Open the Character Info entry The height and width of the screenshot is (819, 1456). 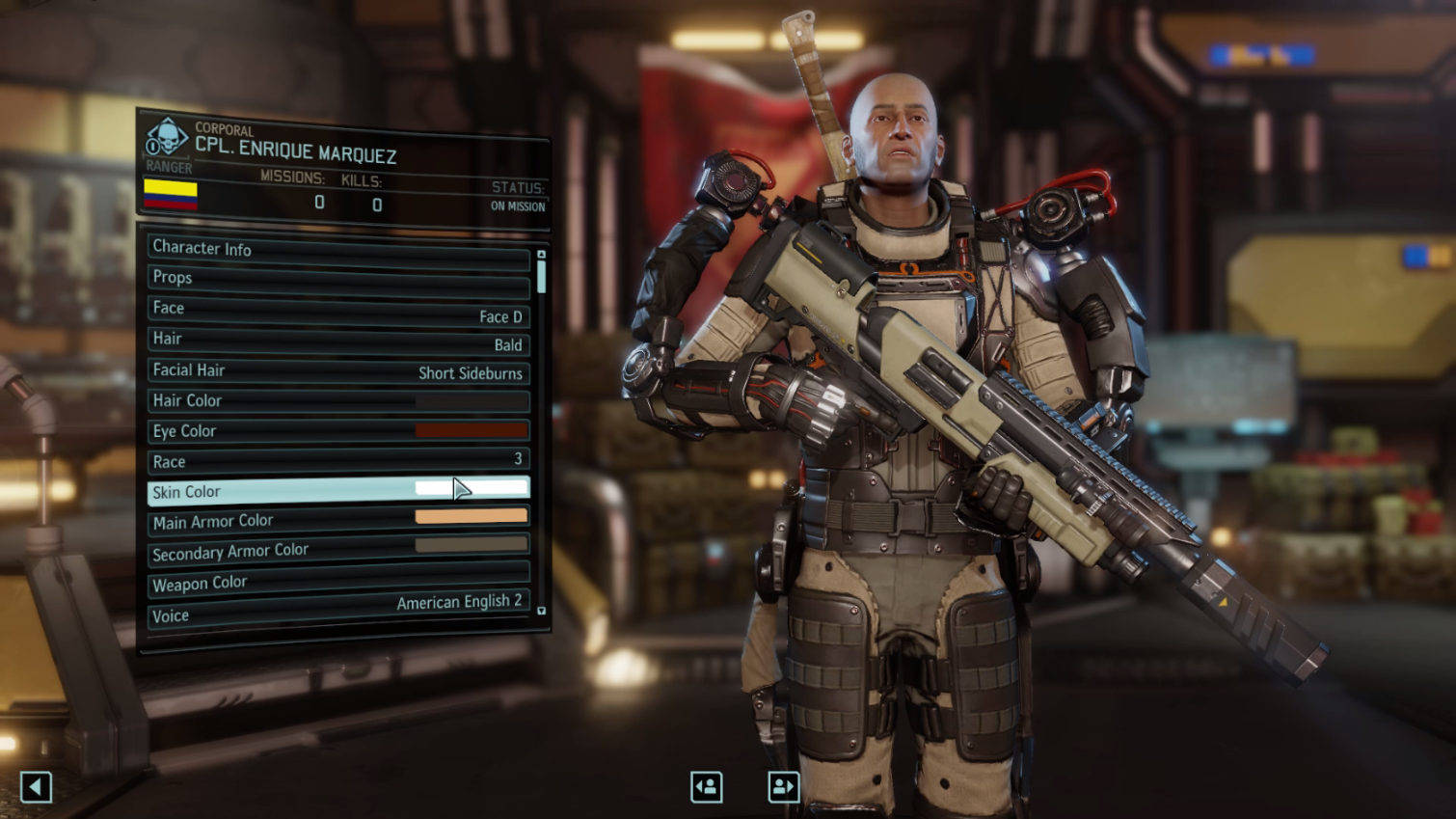[x=337, y=250]
